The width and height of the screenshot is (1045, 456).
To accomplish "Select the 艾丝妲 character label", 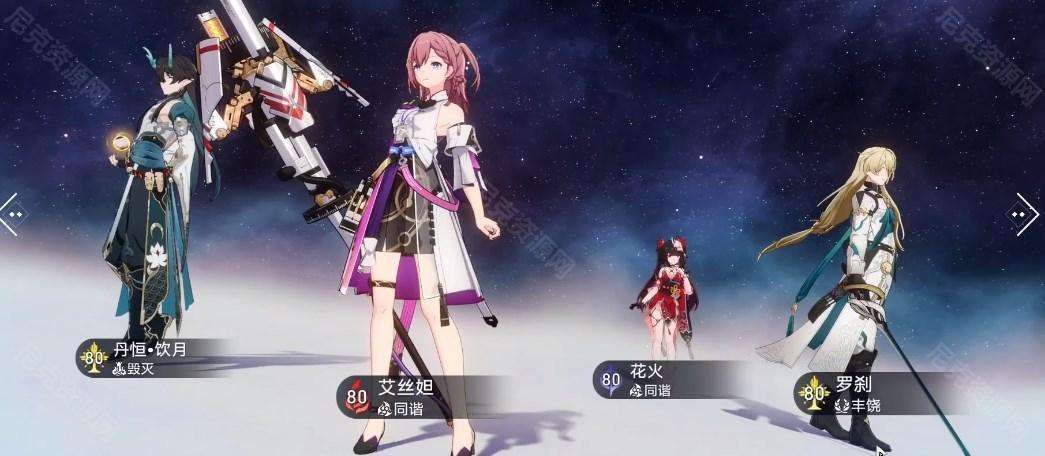I will 400,397.
